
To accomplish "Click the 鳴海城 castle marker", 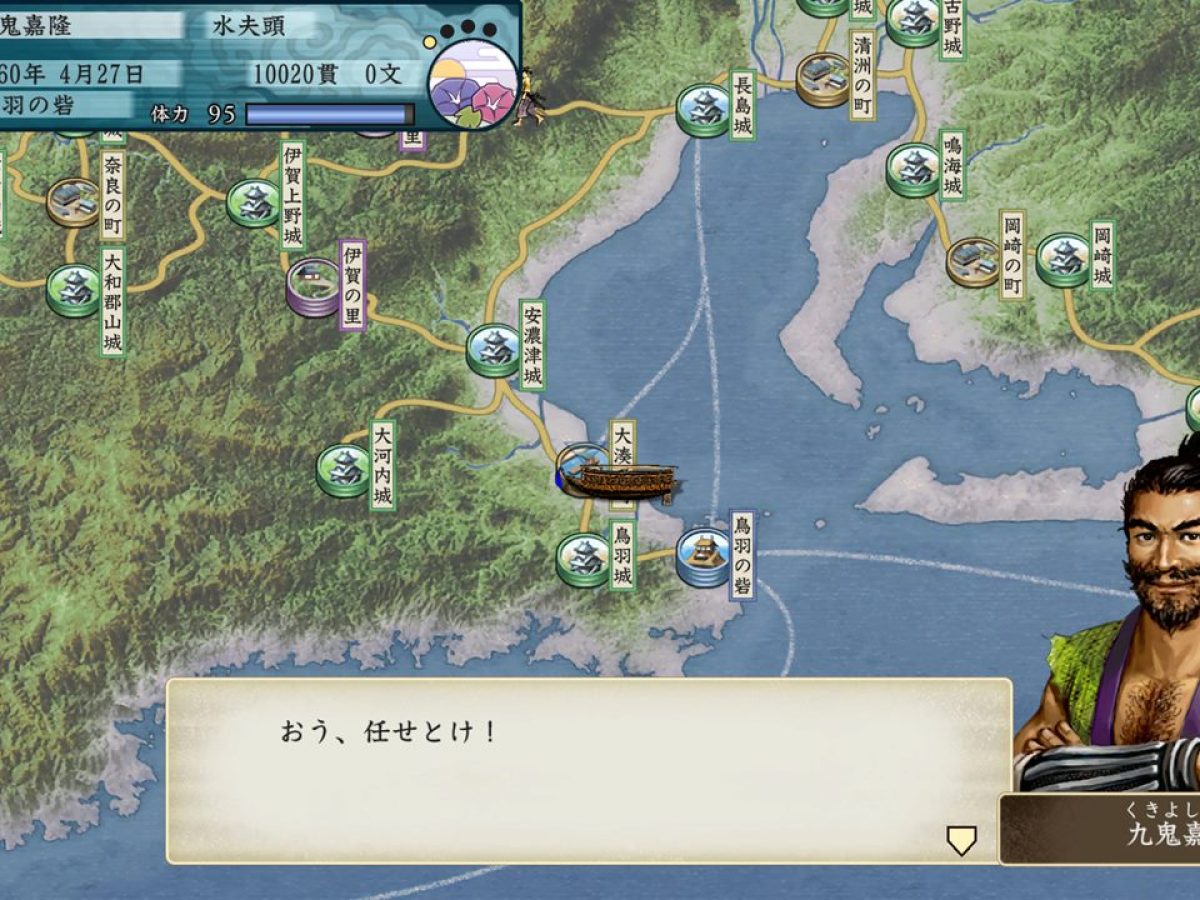I will coord(912,169).
